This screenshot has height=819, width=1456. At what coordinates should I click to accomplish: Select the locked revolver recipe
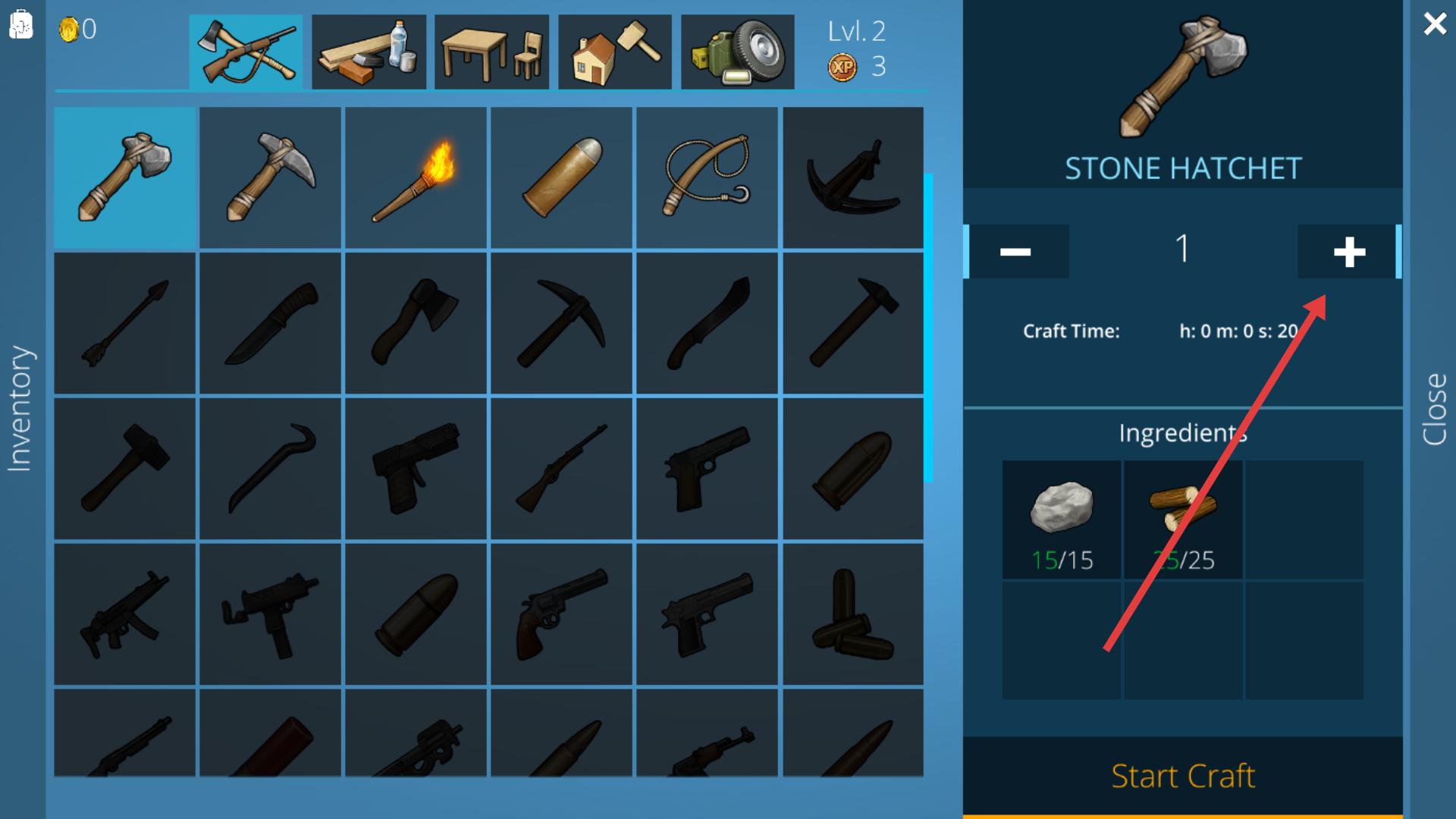[x=561, y=613]
